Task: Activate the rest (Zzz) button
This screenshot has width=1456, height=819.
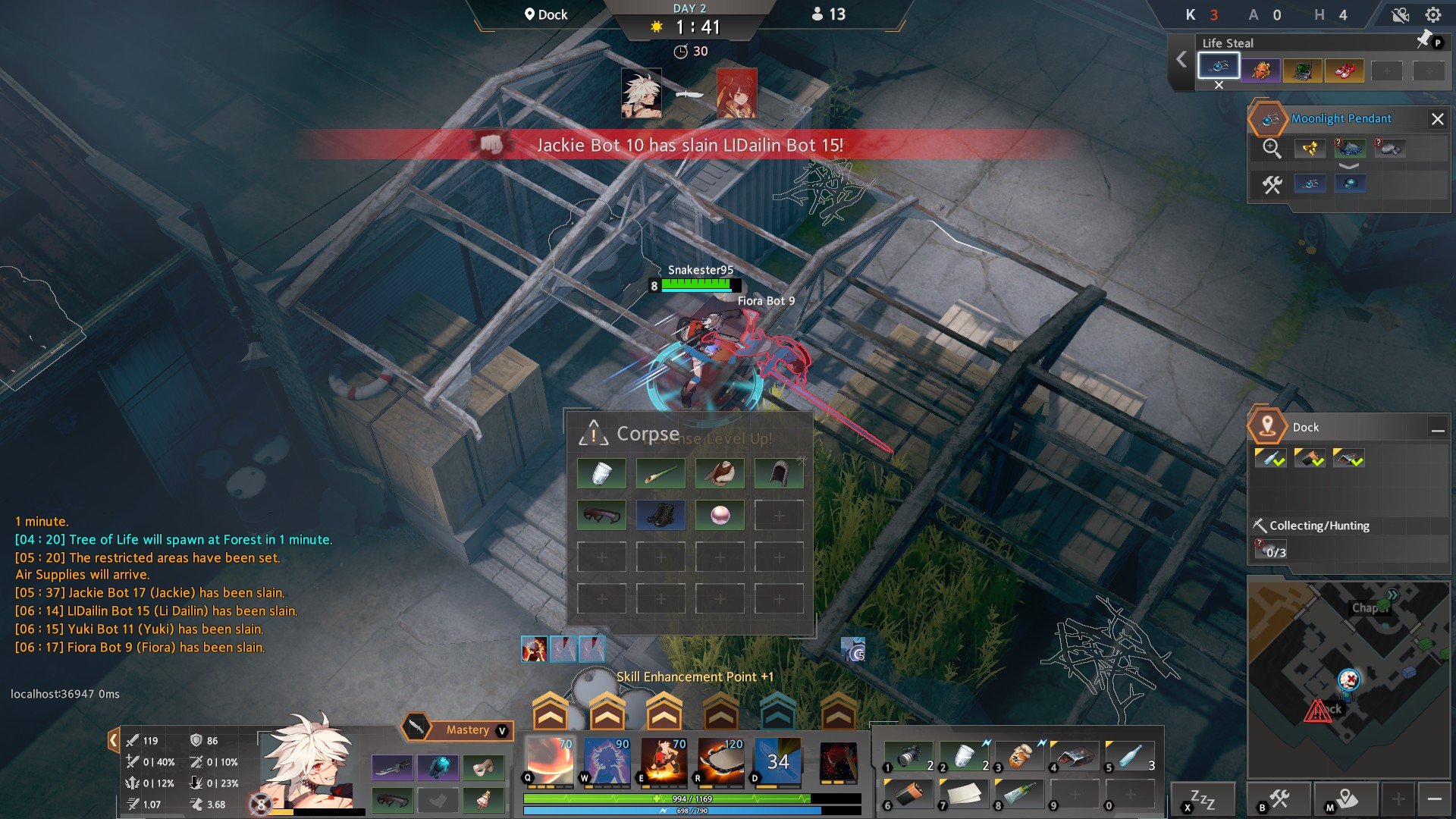Action: pyautogui.click(x=1202, y=799)
